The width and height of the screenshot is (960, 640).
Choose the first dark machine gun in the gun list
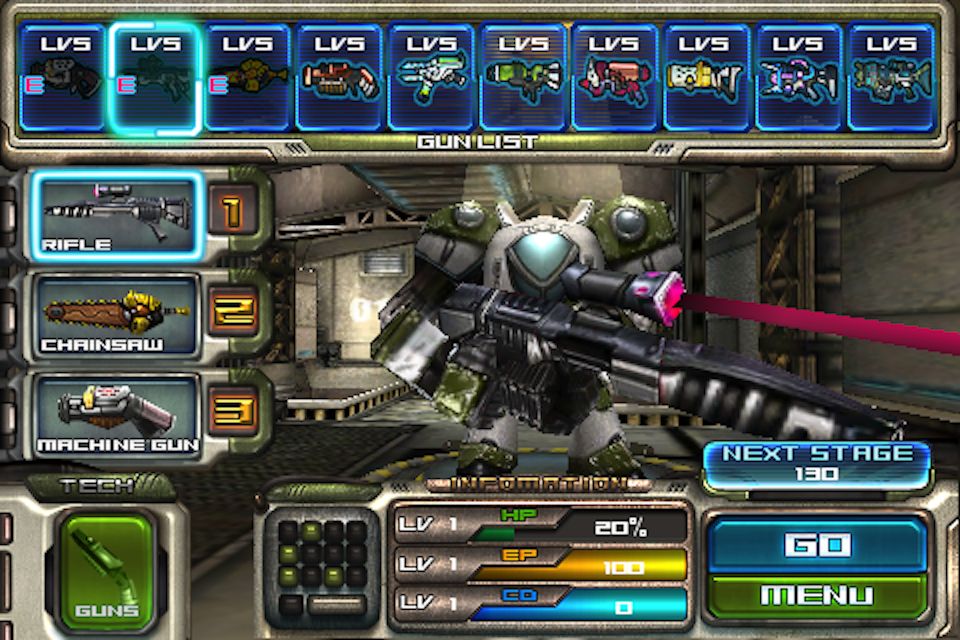coord(63,78)
